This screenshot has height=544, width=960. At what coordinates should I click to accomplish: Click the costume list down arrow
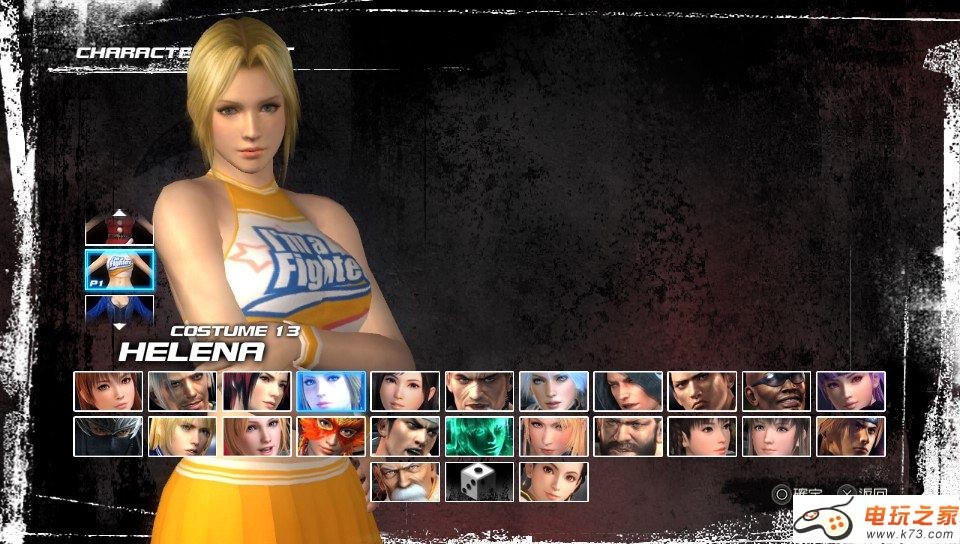pyautogui.click(x=120, y=326)
